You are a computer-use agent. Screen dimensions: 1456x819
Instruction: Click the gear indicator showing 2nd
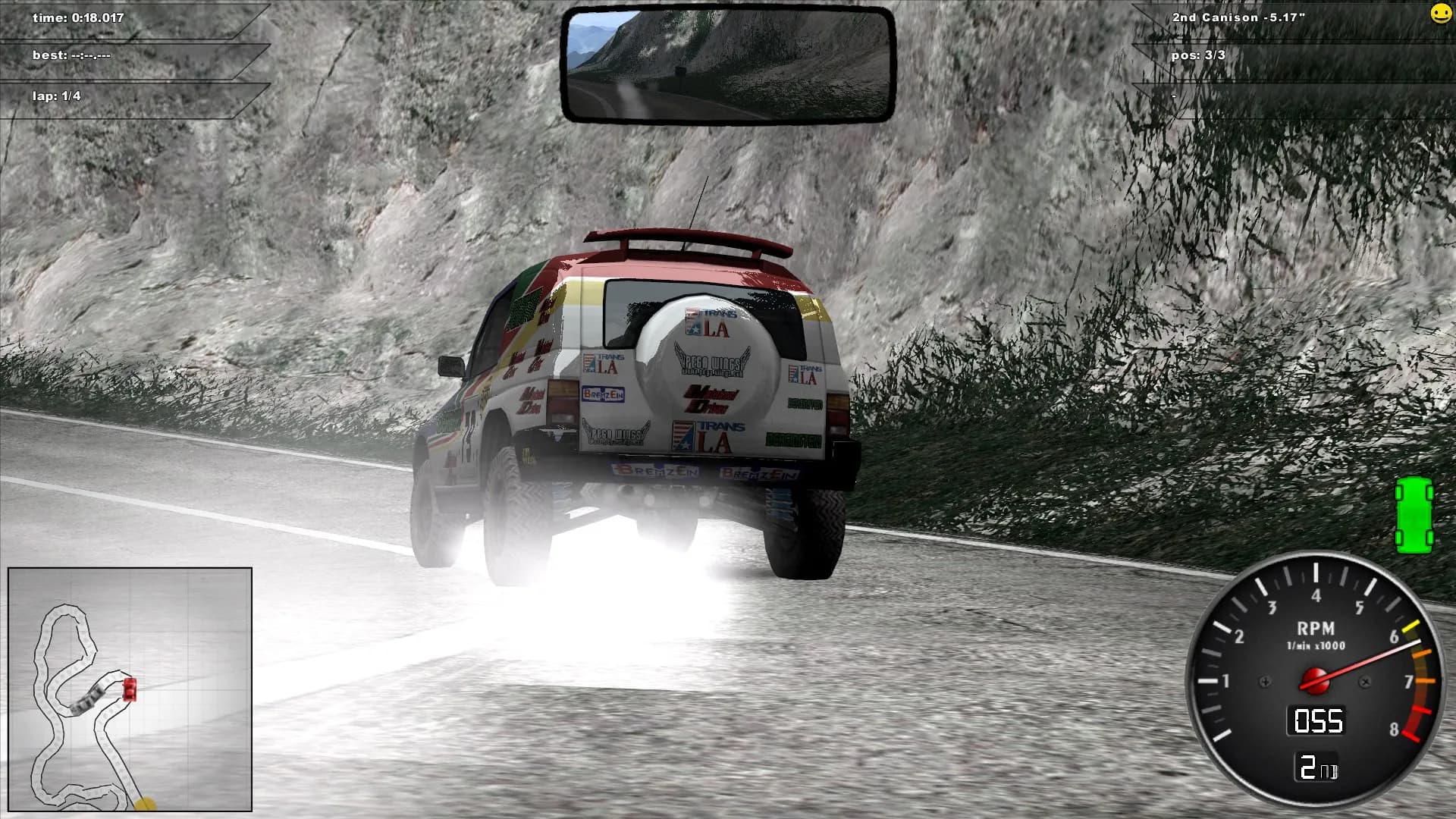(1318, 766)
